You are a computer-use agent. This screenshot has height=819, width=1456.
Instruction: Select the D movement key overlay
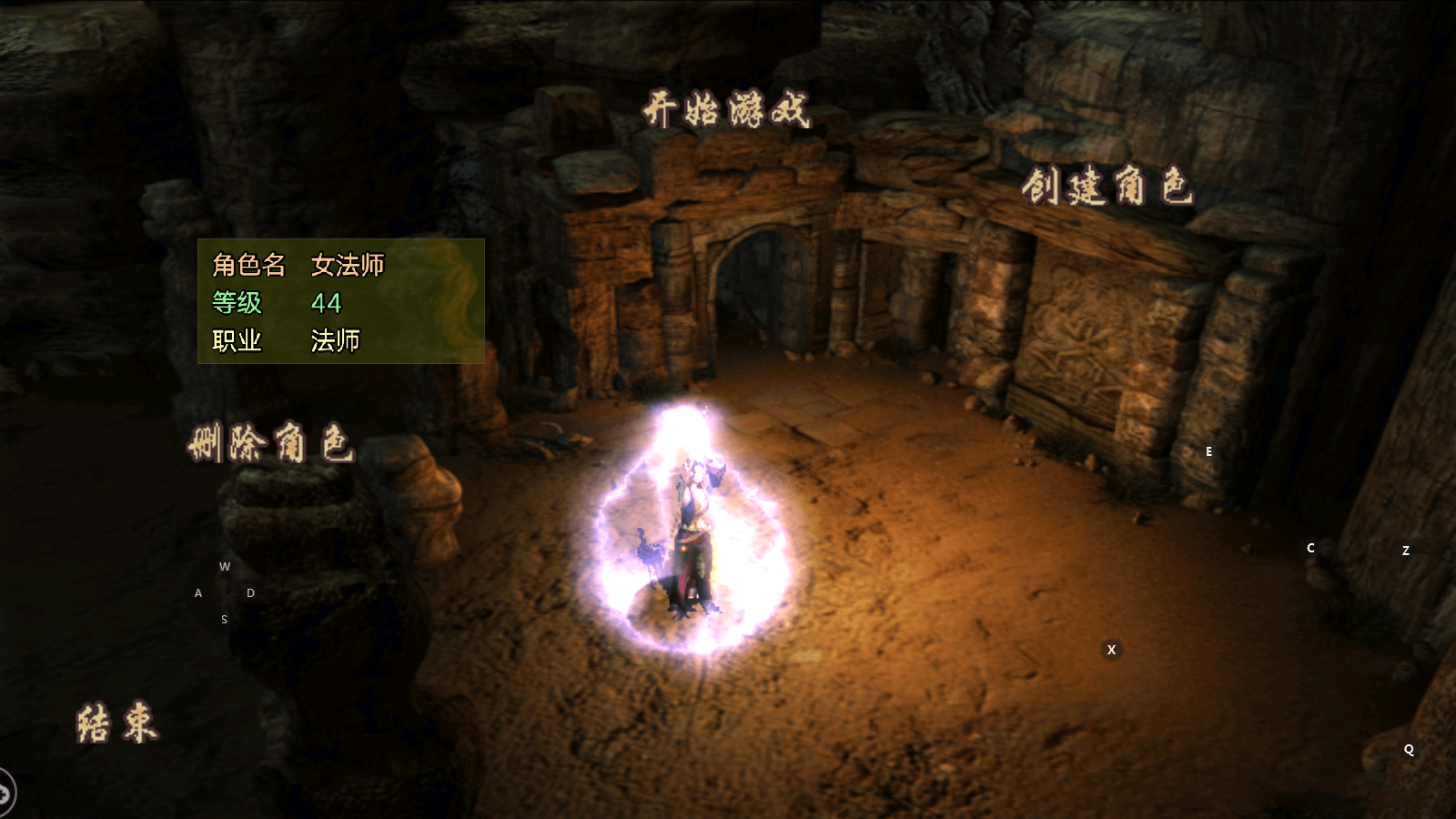(249, 592)
